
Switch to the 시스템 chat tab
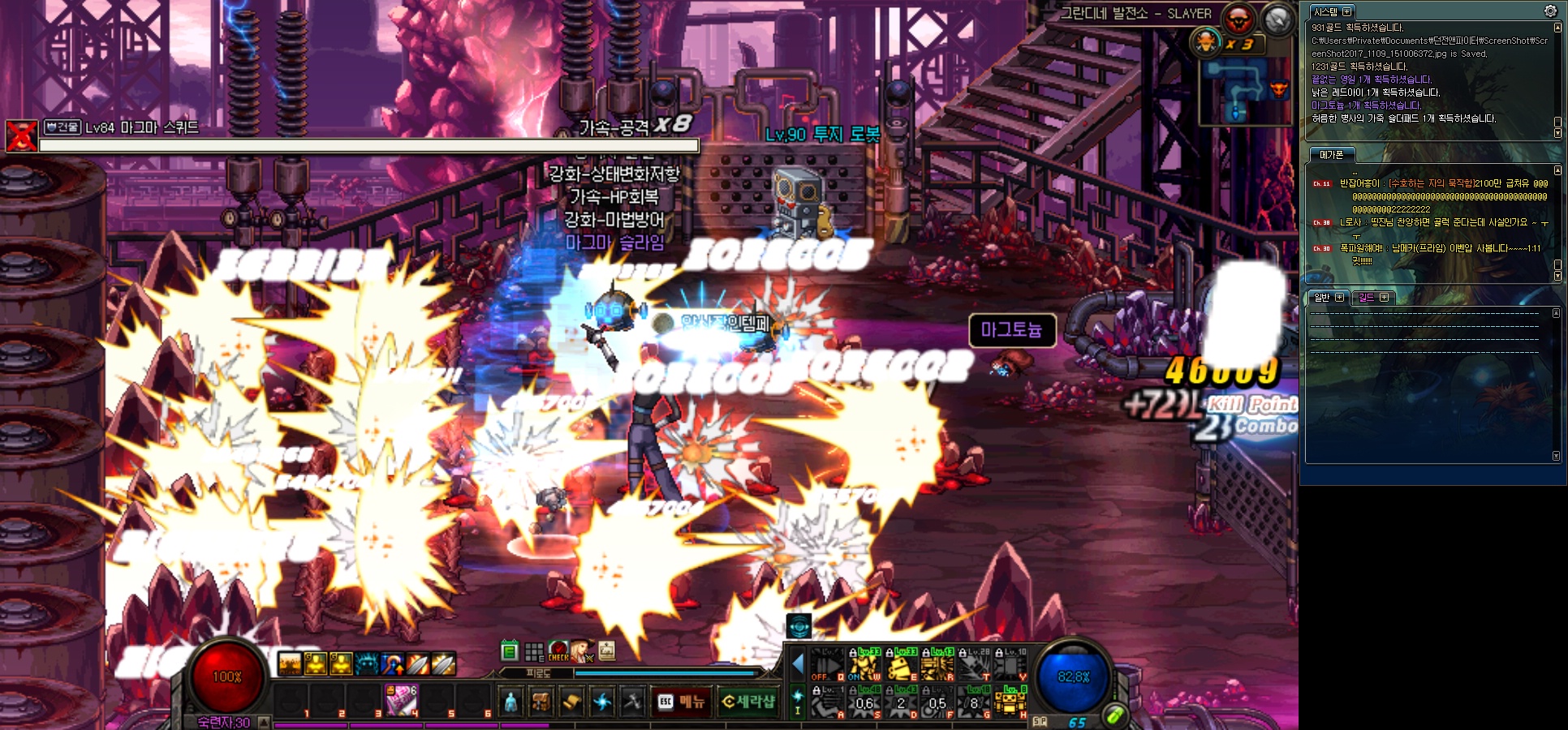pyautogui.click(x=1326, y=12)
